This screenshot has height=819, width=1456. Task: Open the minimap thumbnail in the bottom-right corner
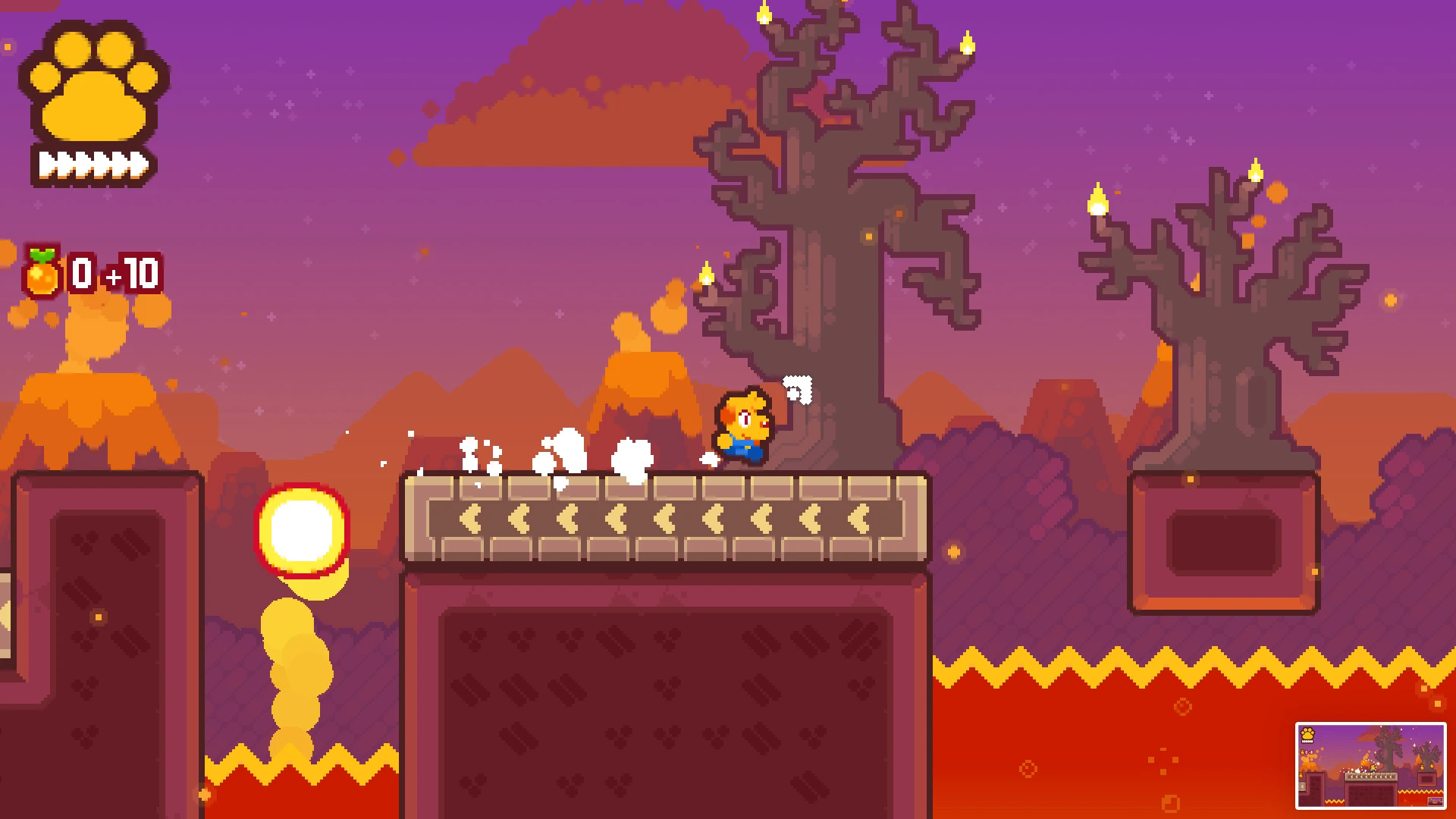tap(1371, 766)
